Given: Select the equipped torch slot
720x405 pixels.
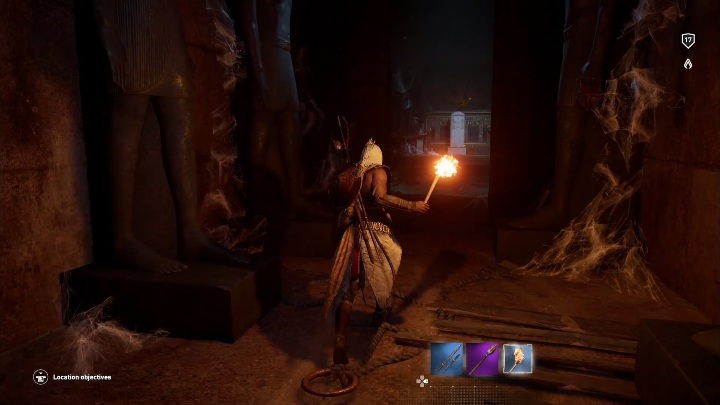Looking at the screenshot, I should tap(517, 358).
